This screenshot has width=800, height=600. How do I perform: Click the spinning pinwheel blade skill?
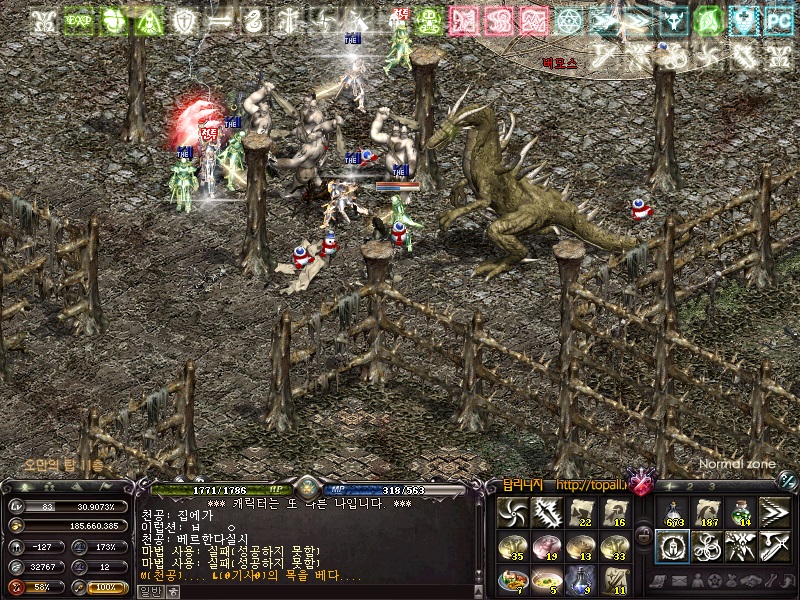[512, 512]
